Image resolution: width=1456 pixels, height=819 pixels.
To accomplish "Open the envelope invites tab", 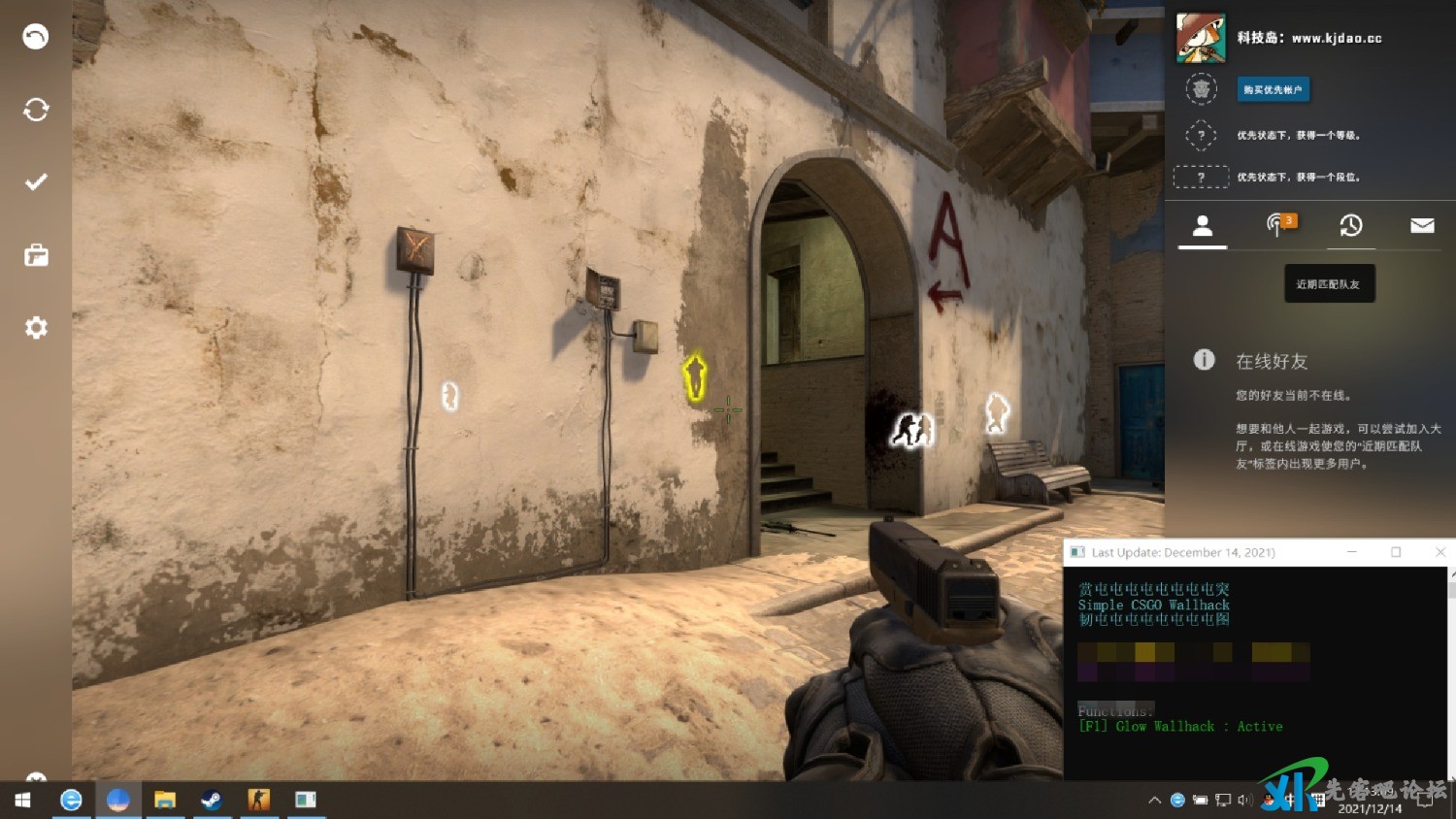I will coord(1422,226).
